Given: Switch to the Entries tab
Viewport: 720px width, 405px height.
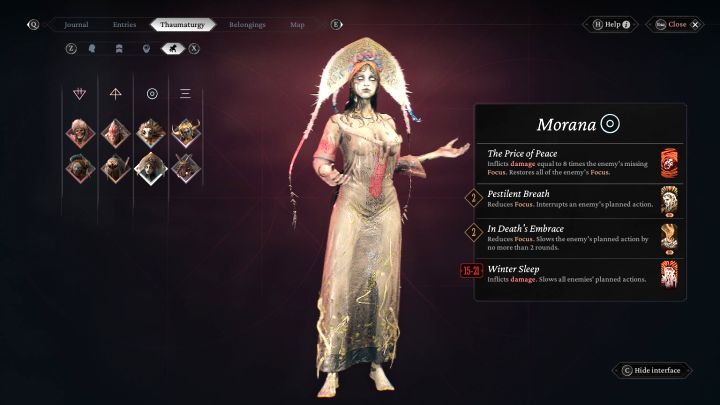Looking at the screenshot, I should (x=125, y=24).
